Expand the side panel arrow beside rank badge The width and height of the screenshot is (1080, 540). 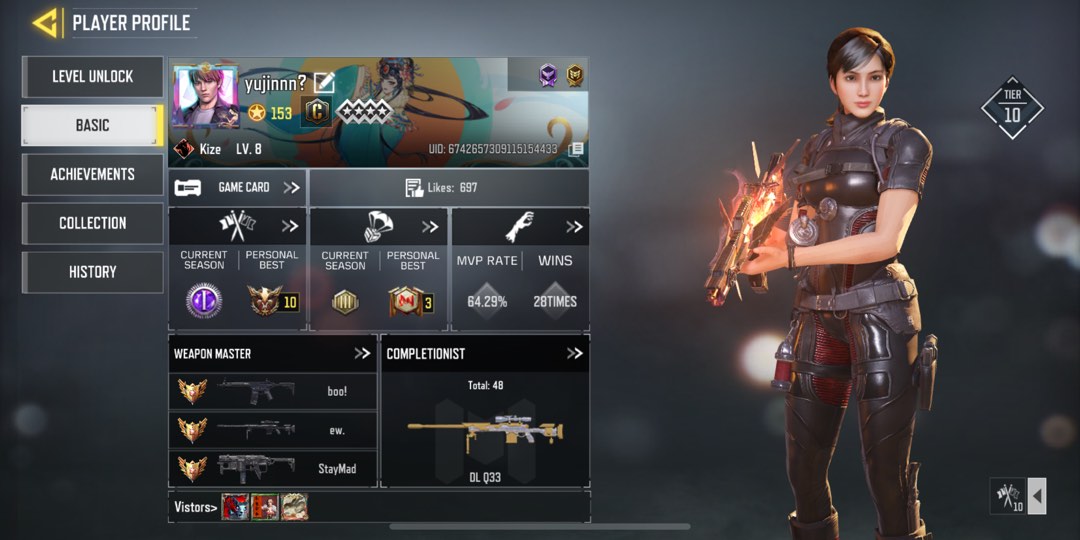(x=1037, y=496)
